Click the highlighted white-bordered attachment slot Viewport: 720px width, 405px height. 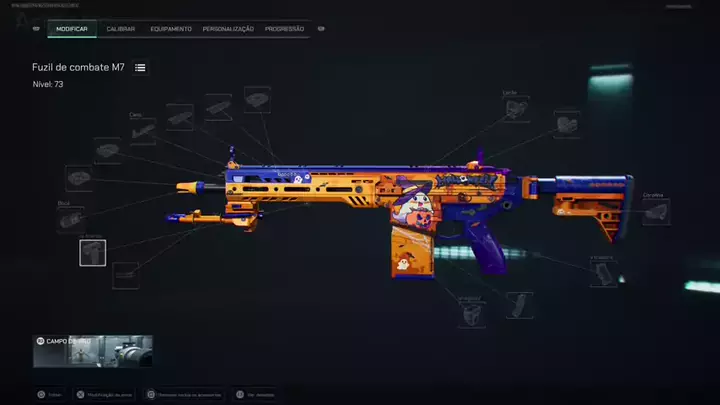(93, 253)
